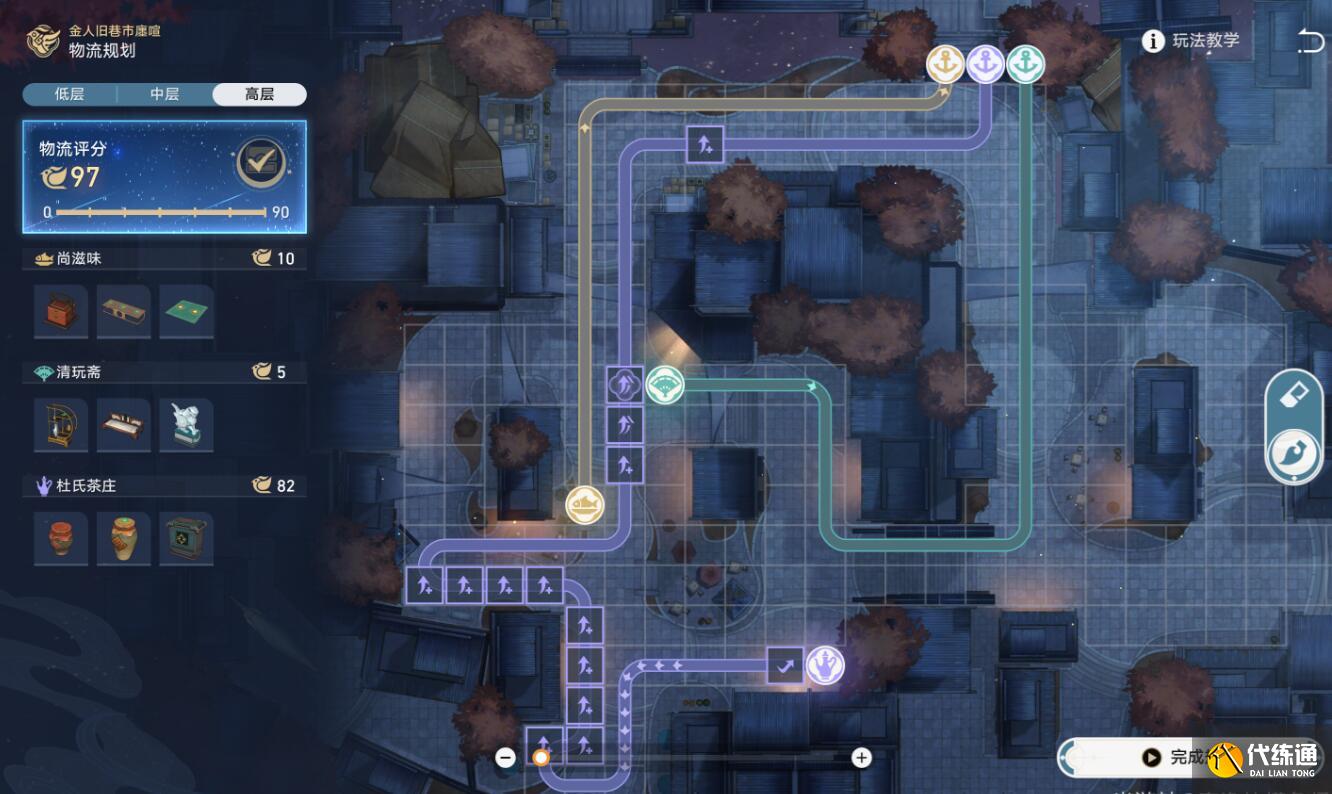The height and width of the screenshot is (794, 1332).
Task: Open the 玩法教学 tutorial
Action: tap(1193, 41)
